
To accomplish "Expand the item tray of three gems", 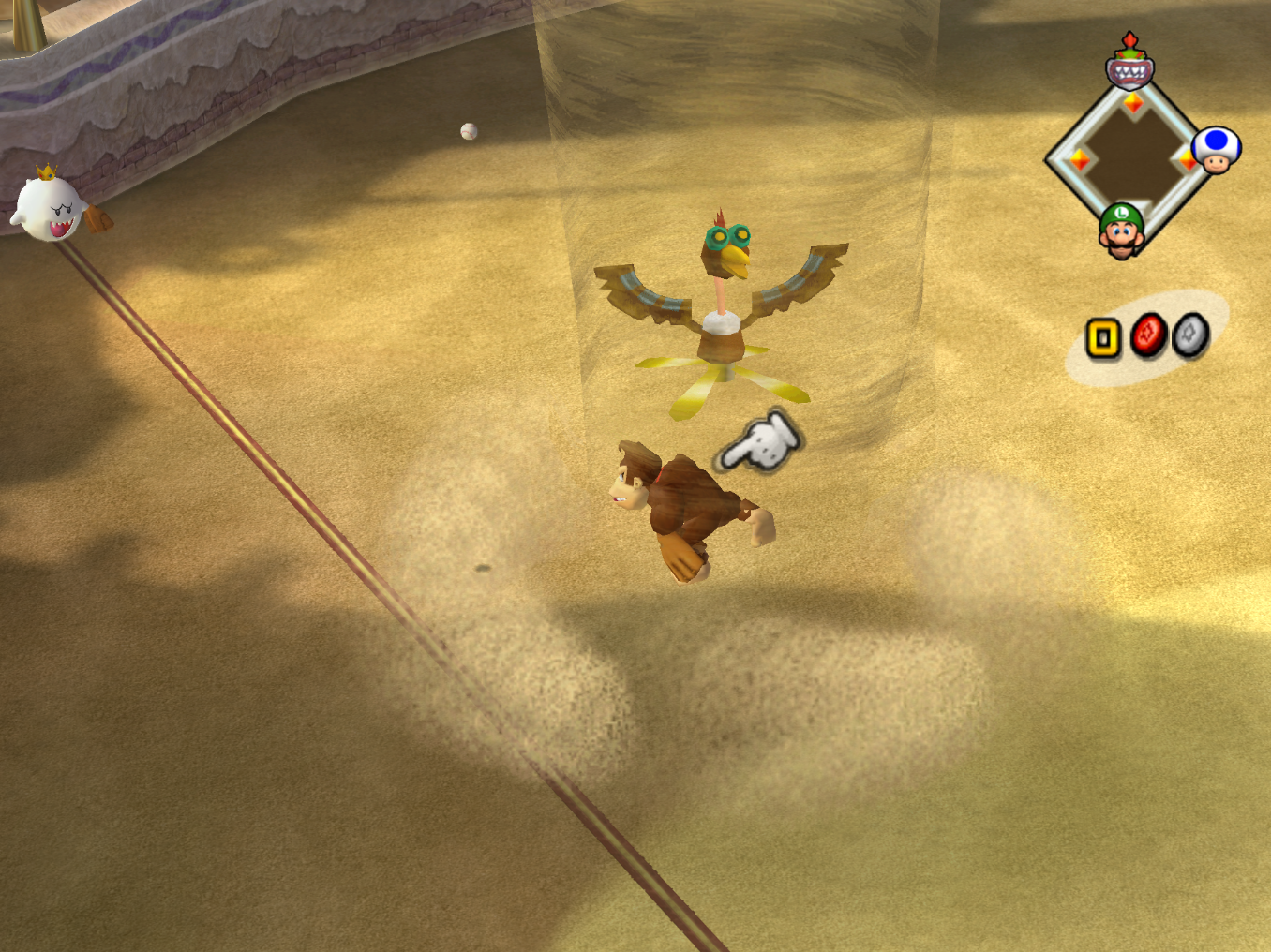I will pos(1148,335).
